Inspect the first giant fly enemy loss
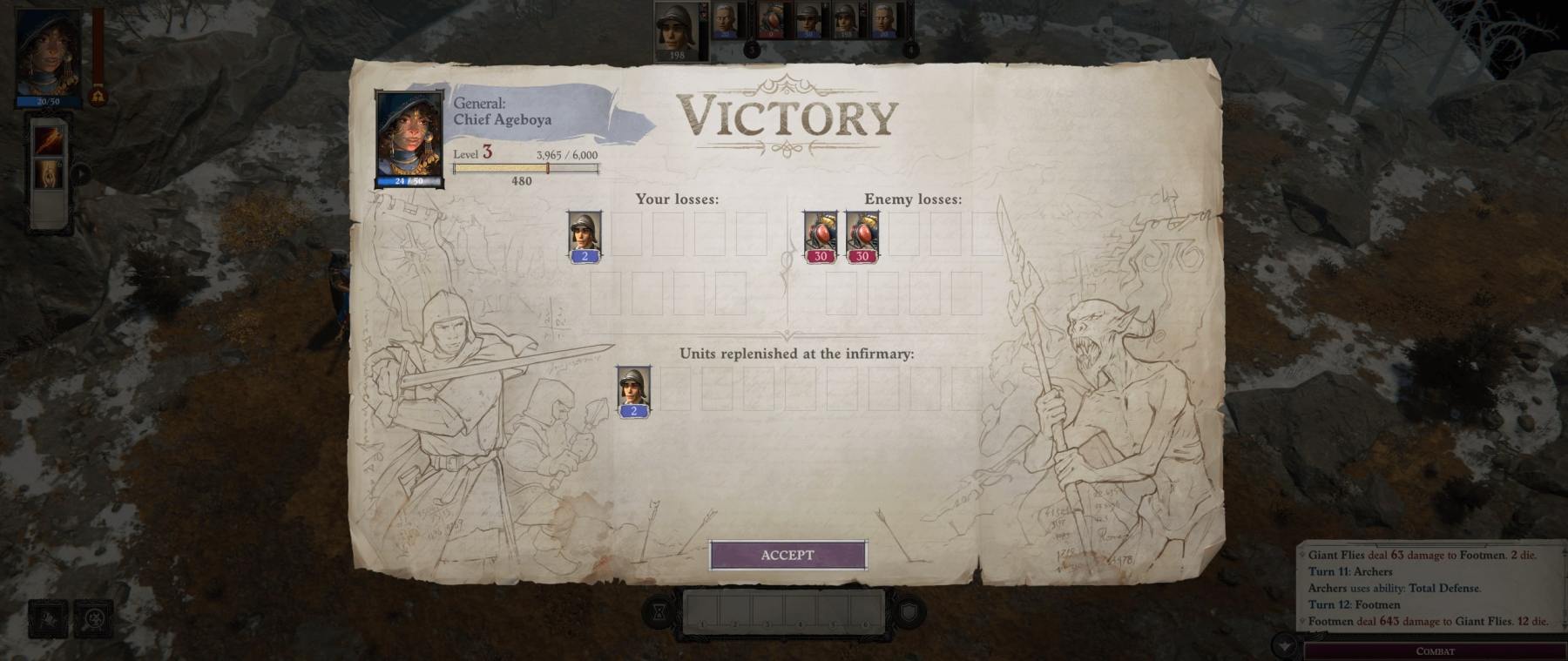The width and height of the screenshot is (1568, 661). pos(820,236)
